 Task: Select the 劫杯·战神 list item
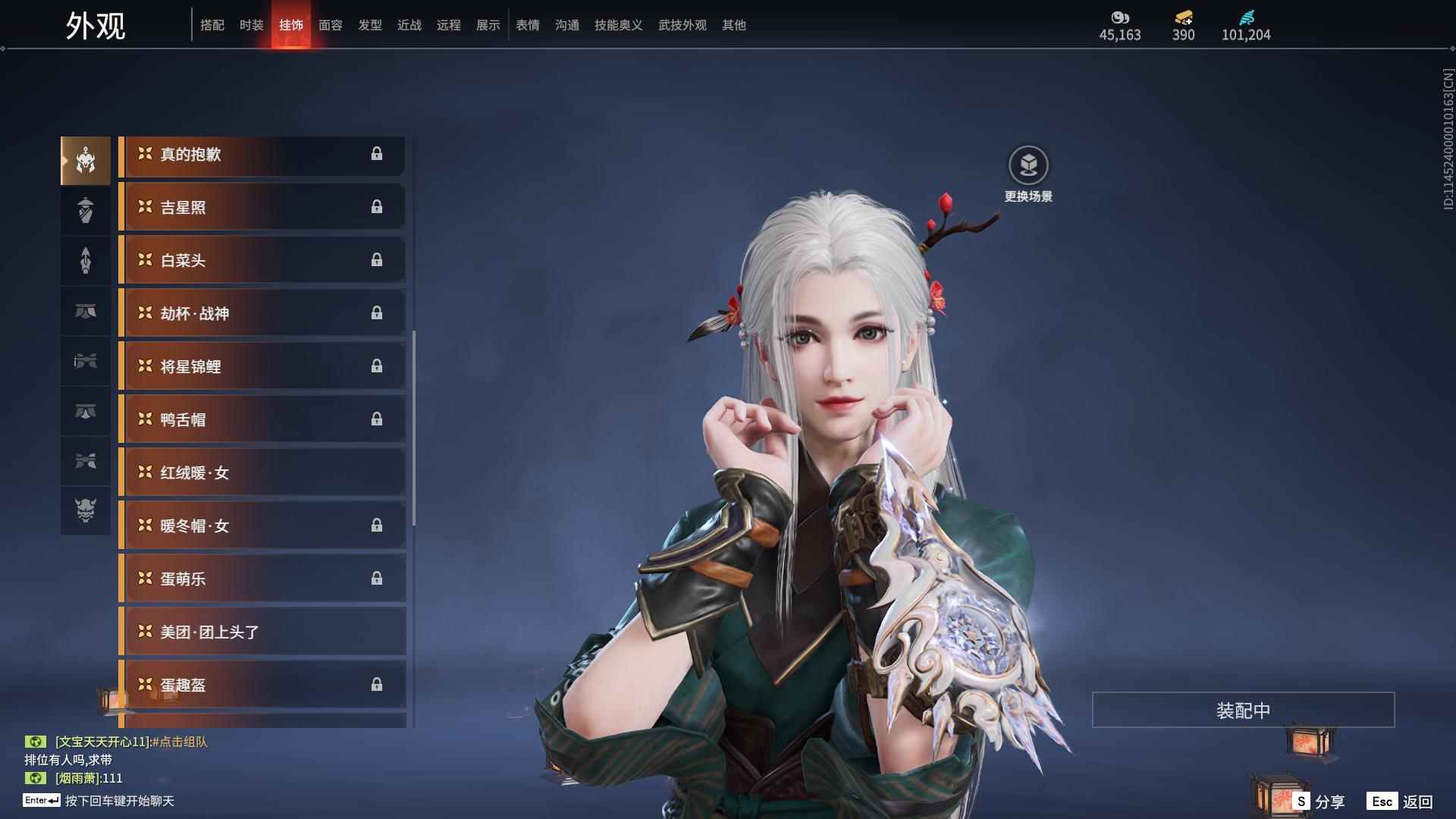click(x=262, y=314)
